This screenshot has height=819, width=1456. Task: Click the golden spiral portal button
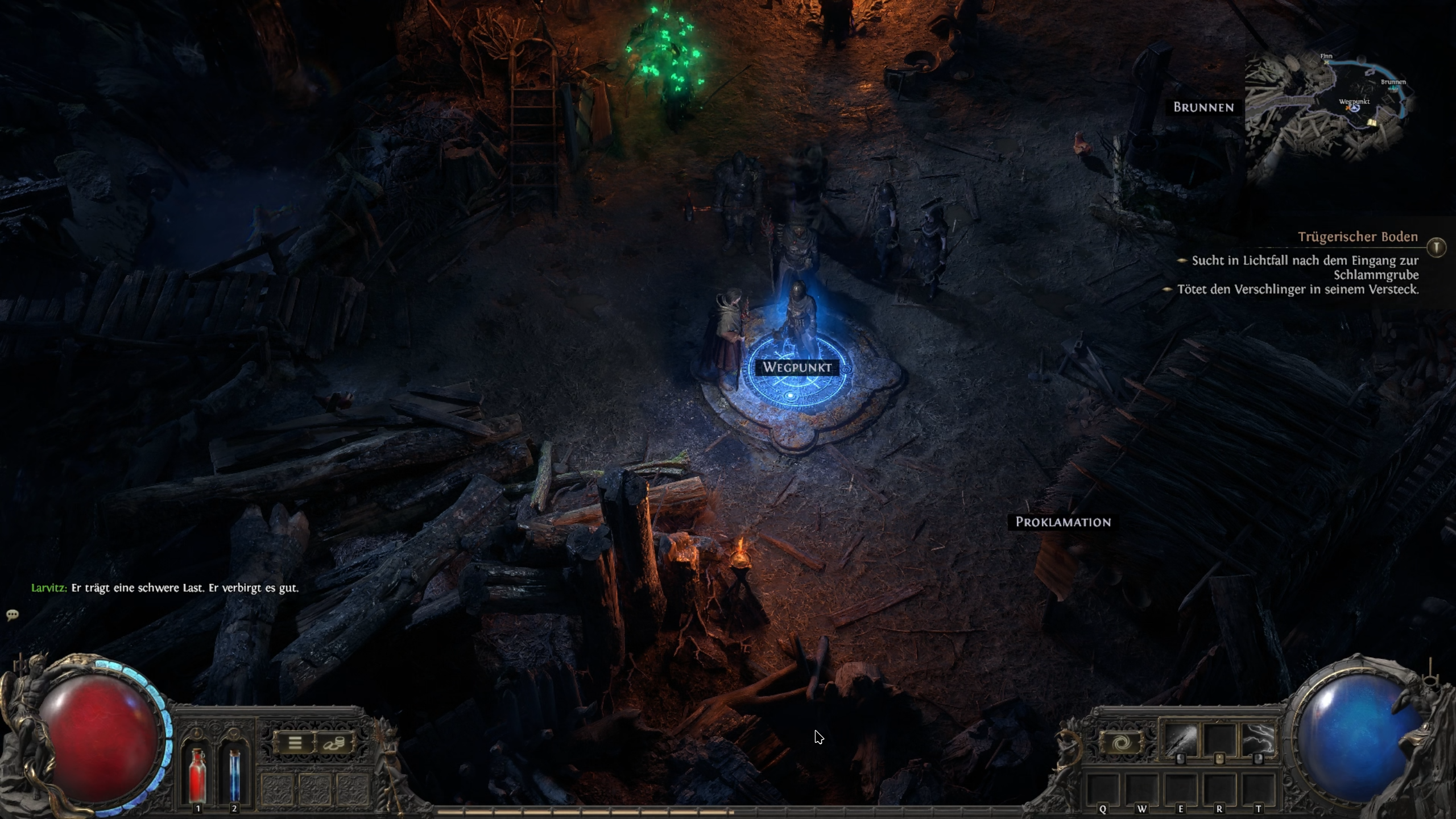coord(1121,743)
